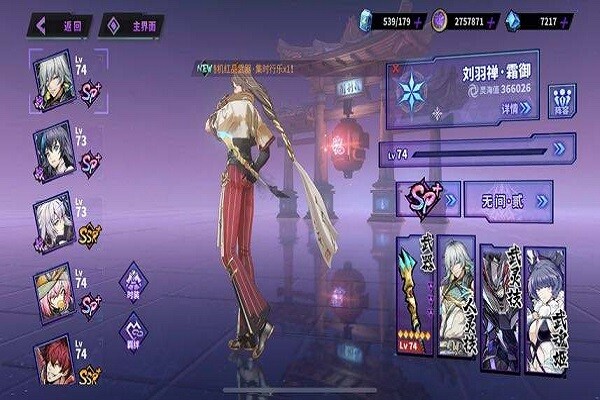
Task: Go back with the 返回 button
Action: click(60, 25)
